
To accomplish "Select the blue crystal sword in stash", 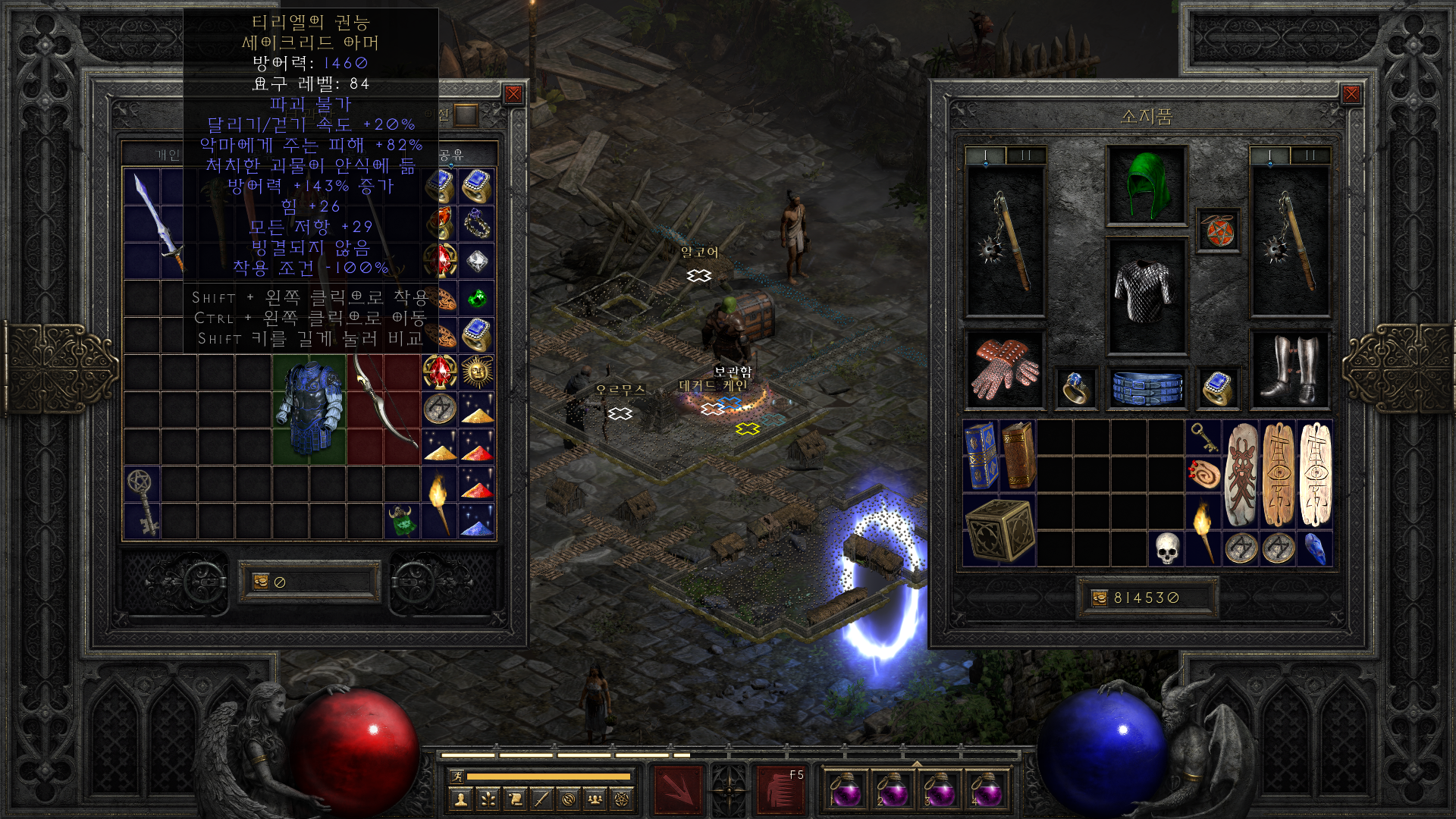I will pos(158,222).
